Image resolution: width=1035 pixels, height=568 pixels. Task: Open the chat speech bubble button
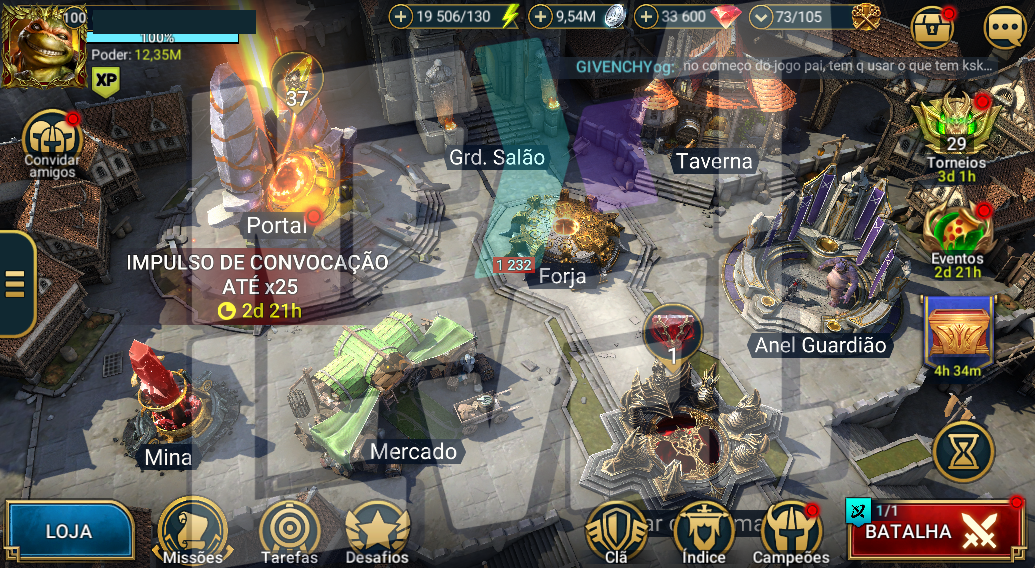tap(1004, 28)
